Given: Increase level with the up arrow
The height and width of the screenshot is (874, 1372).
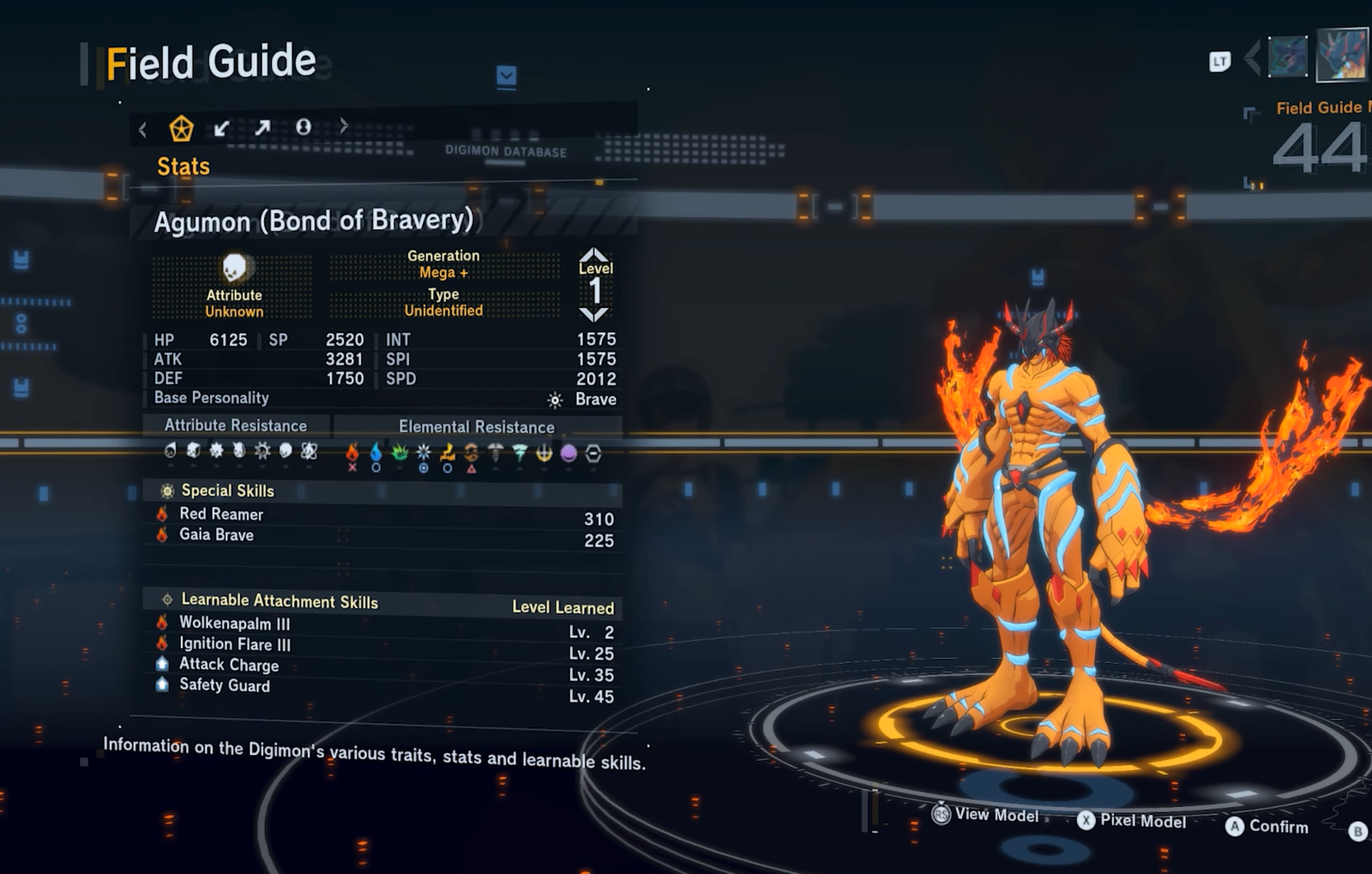Looking at the screenshot, I should [594, 255].
